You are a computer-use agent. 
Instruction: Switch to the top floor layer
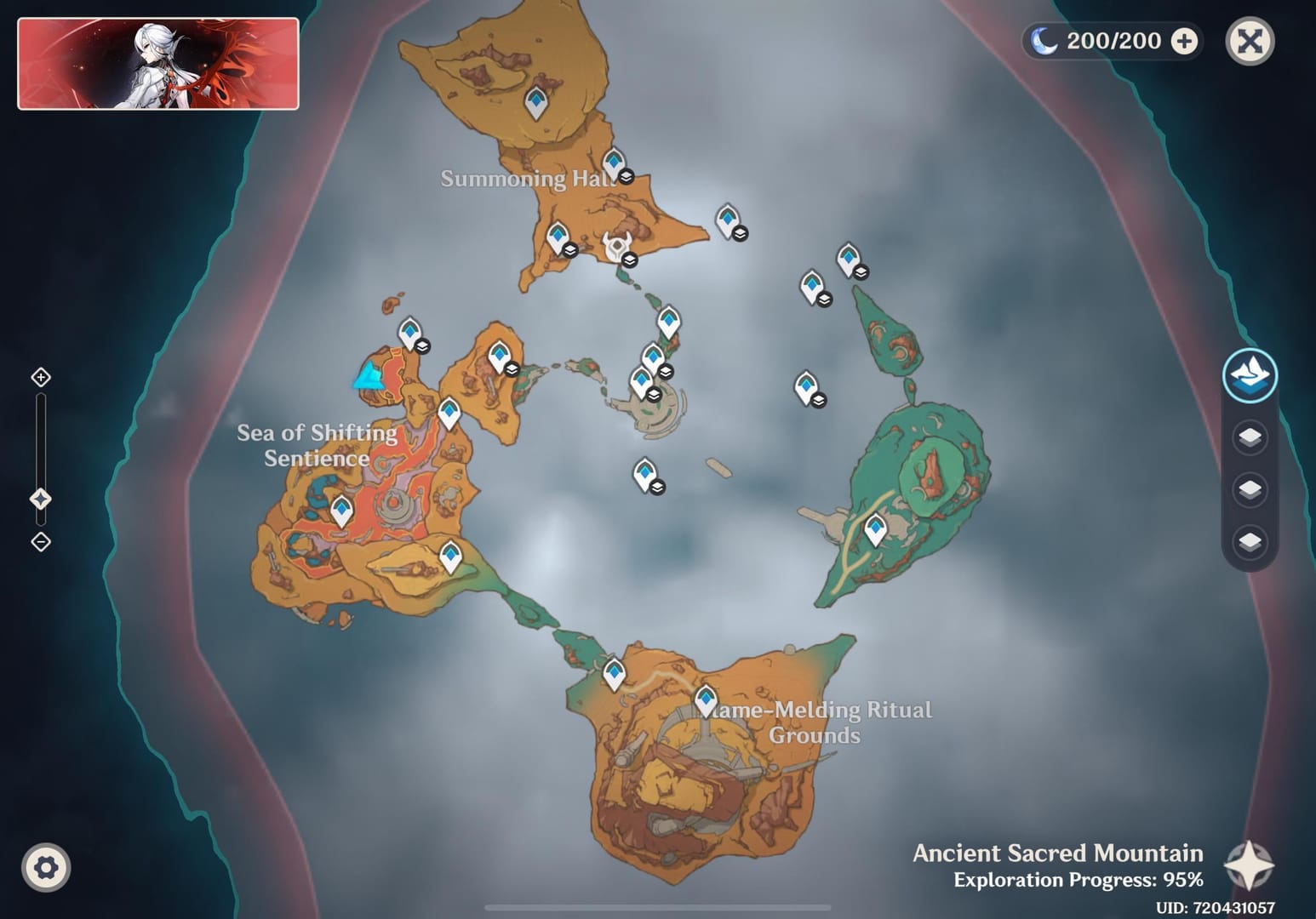[1250, 437]
